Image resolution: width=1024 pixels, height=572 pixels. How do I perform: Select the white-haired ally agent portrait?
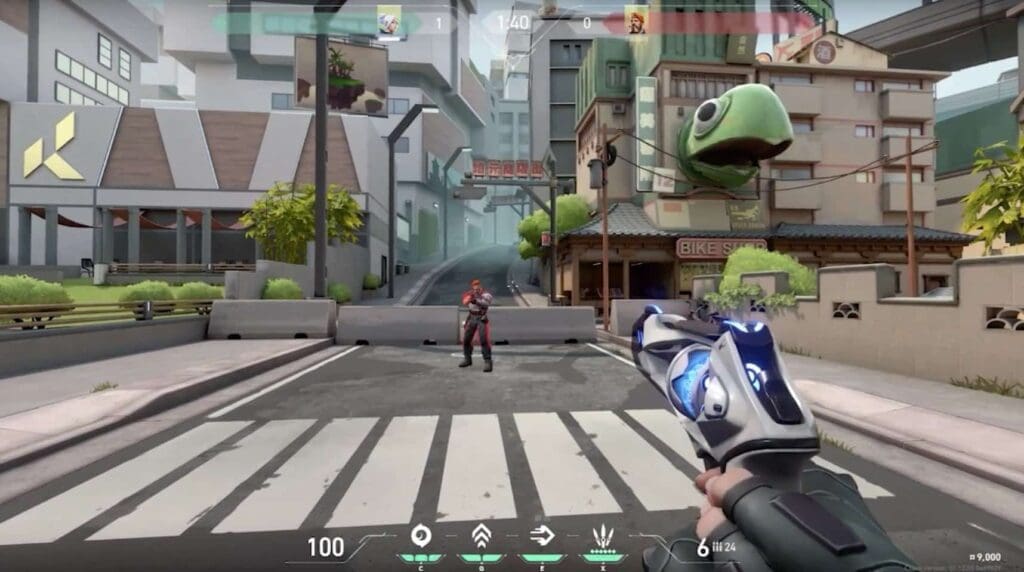coord(388,21)
